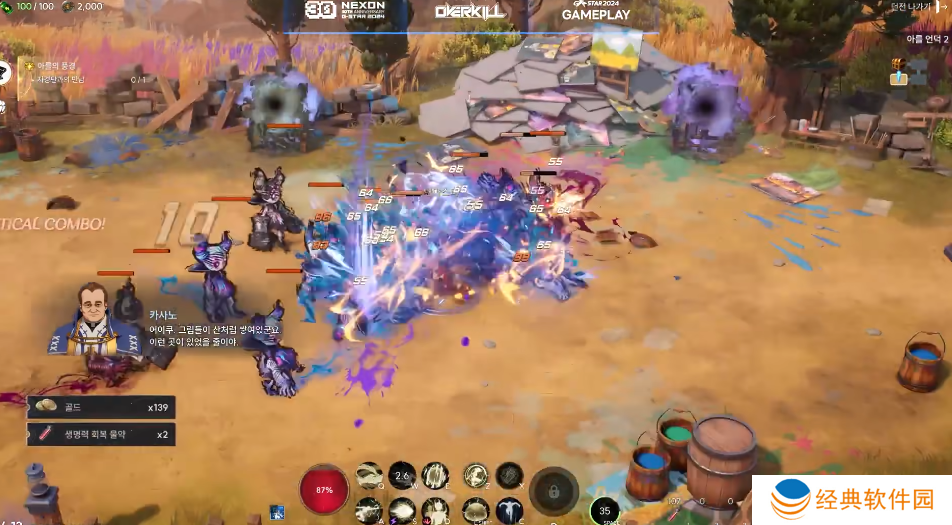This screenshot has height=525, width=952.
Task: Click the round speech icon beside the quest tracker
Action: 7,72
